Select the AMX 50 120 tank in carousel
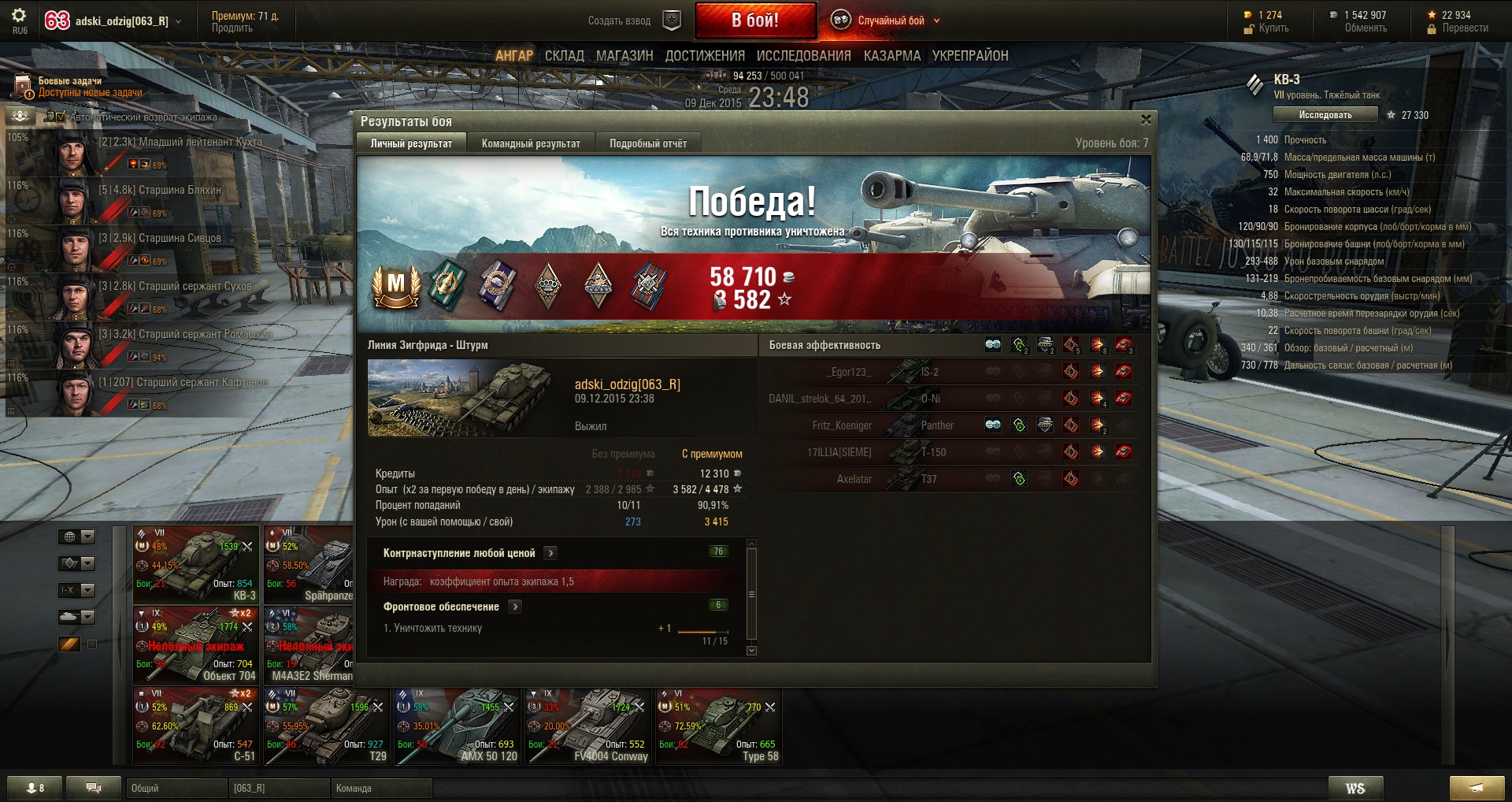1512x802 pixels. (458, 726)
